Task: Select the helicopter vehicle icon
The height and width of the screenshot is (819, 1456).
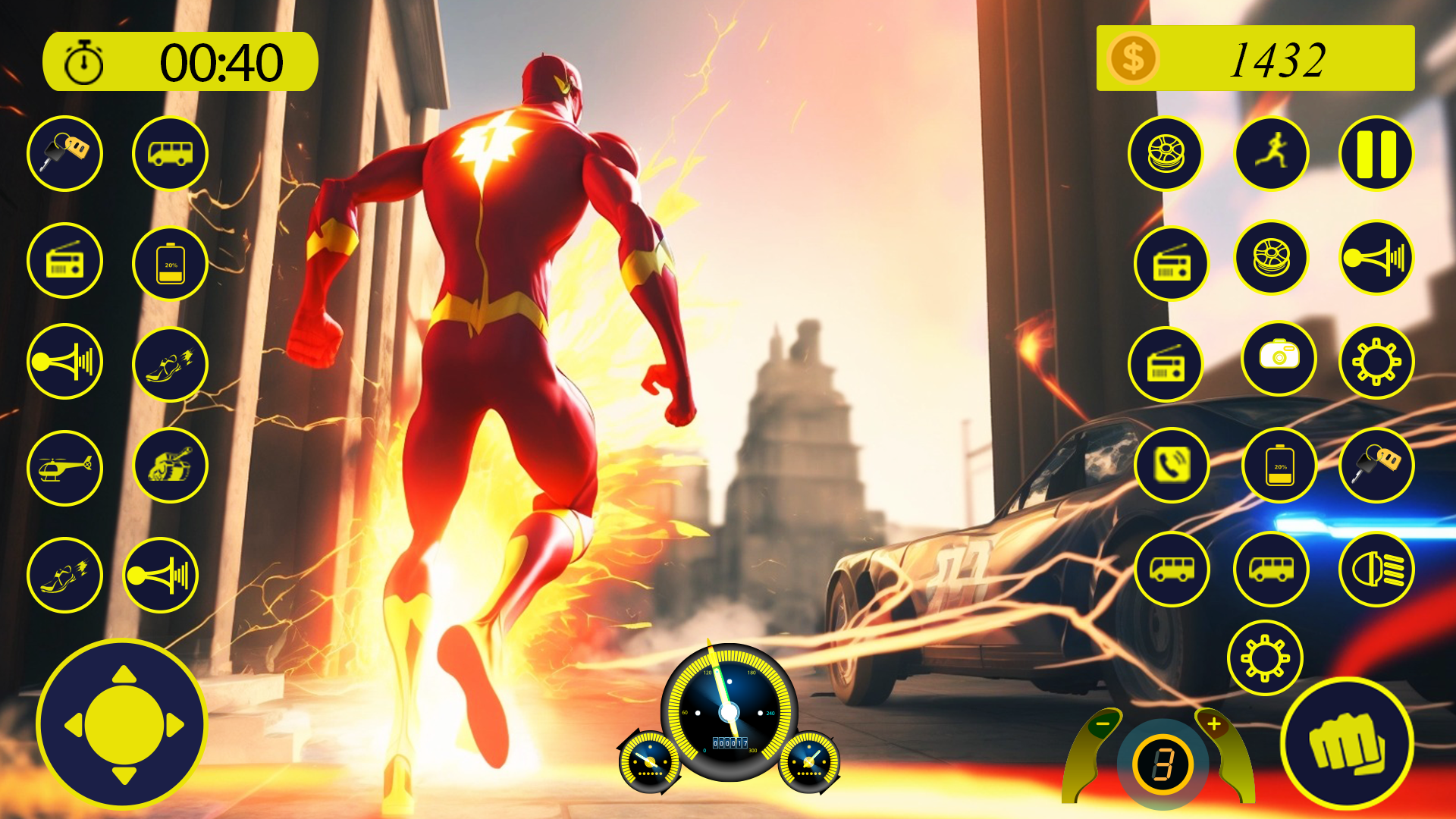Action: point(65,469)
